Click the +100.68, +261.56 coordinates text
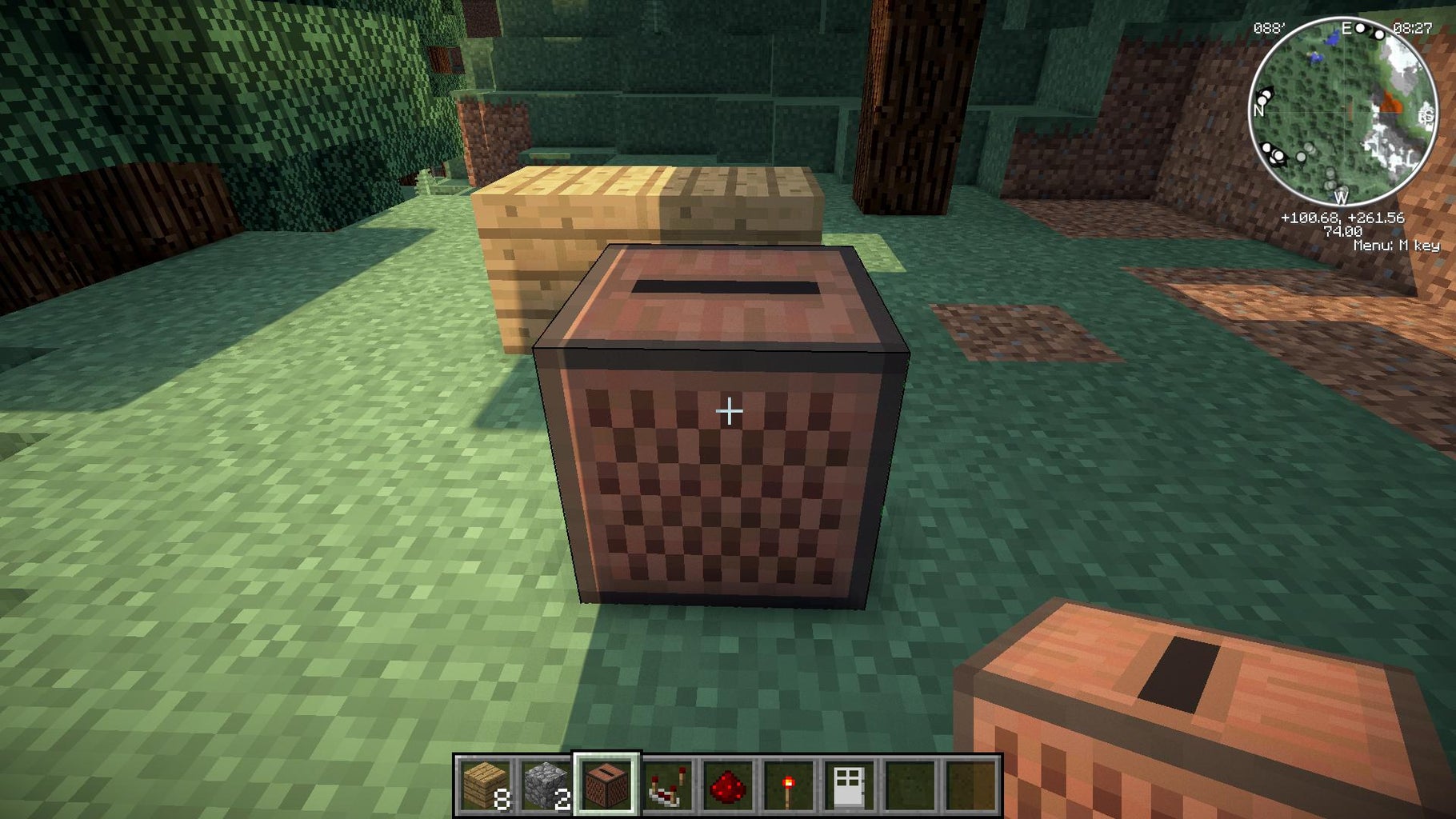 [x=1344, y=219]
